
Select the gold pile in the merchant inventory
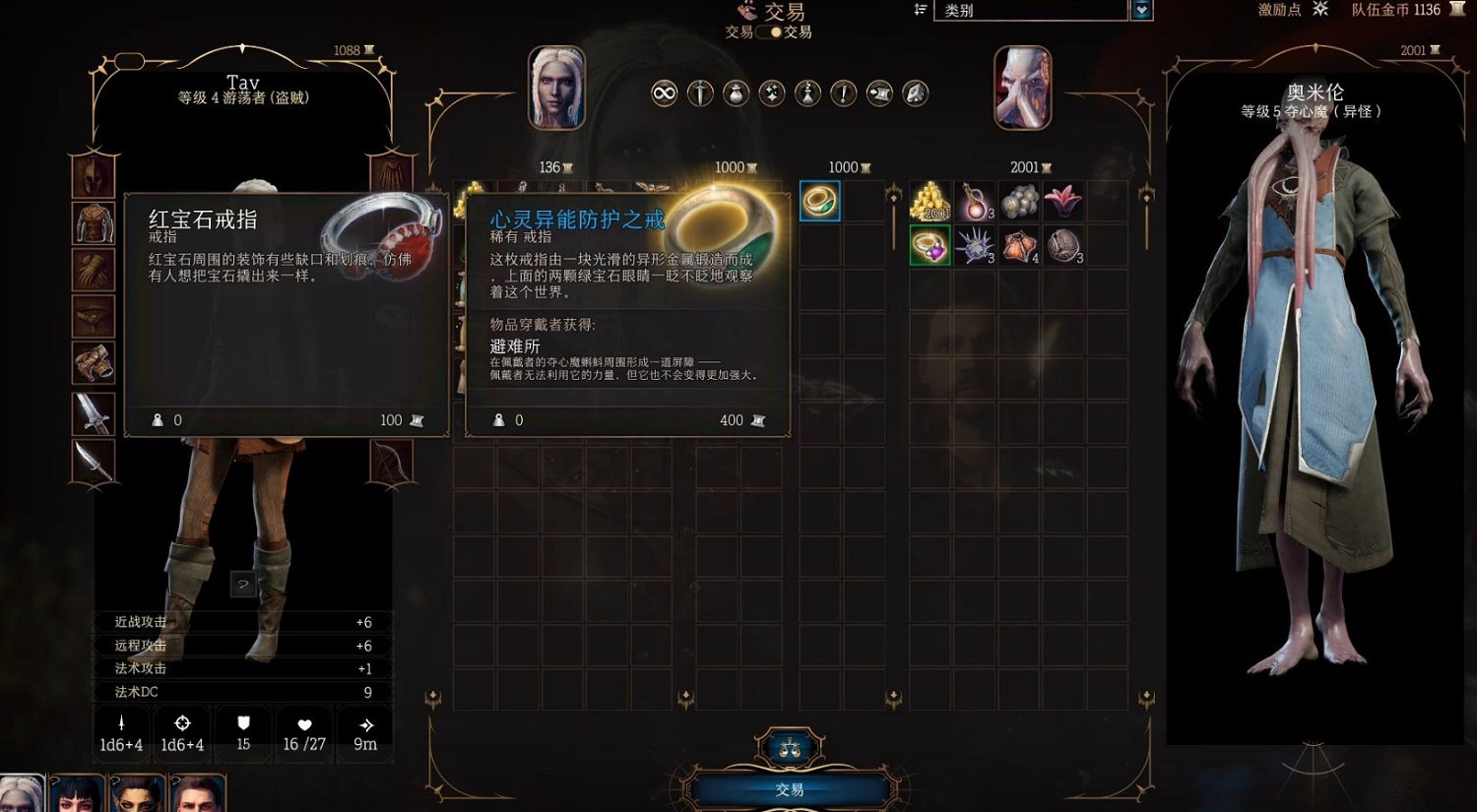[x=930, y=200]
